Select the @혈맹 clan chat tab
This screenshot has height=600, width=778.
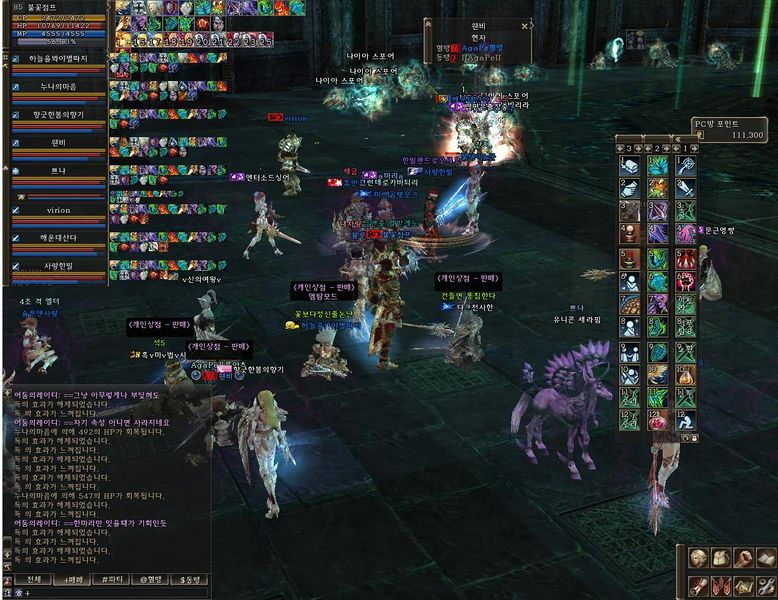tap(150, 579)
